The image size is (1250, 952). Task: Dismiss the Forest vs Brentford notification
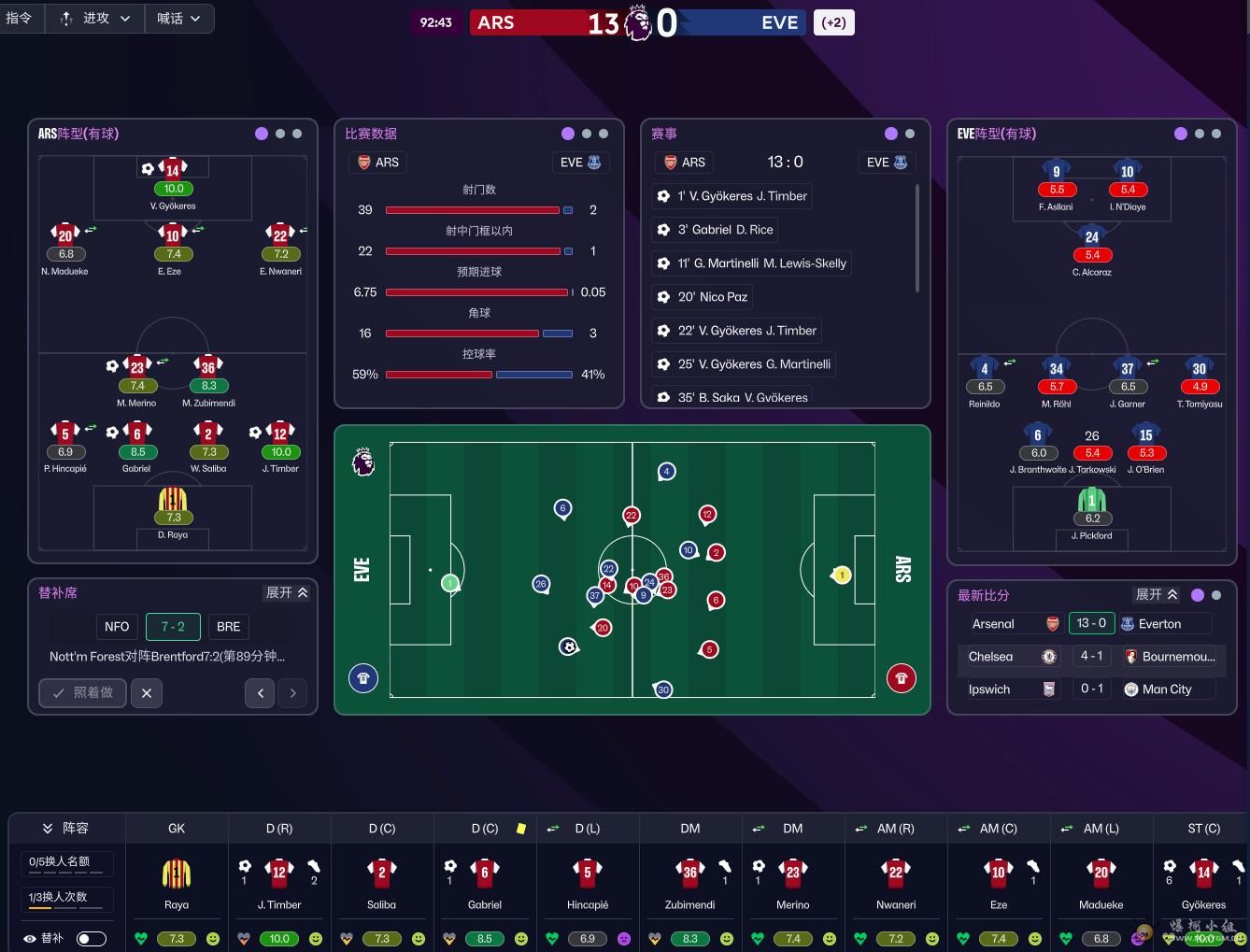tap(147, 692)
